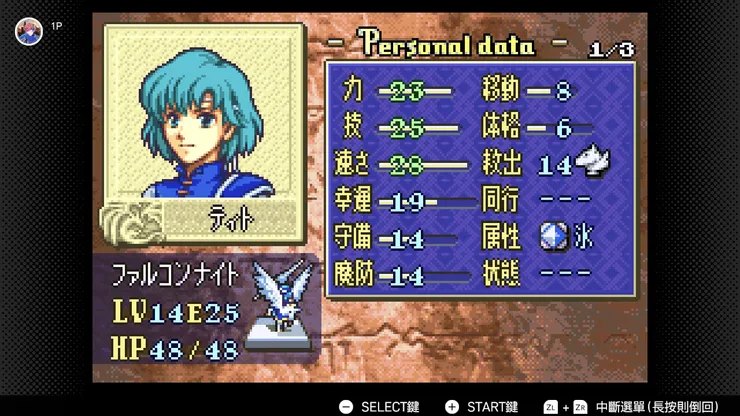Click the 1P player avatar icon
The width and height of the screenshot is (740, 416).
pyautogui.click(x=28, y=31)
